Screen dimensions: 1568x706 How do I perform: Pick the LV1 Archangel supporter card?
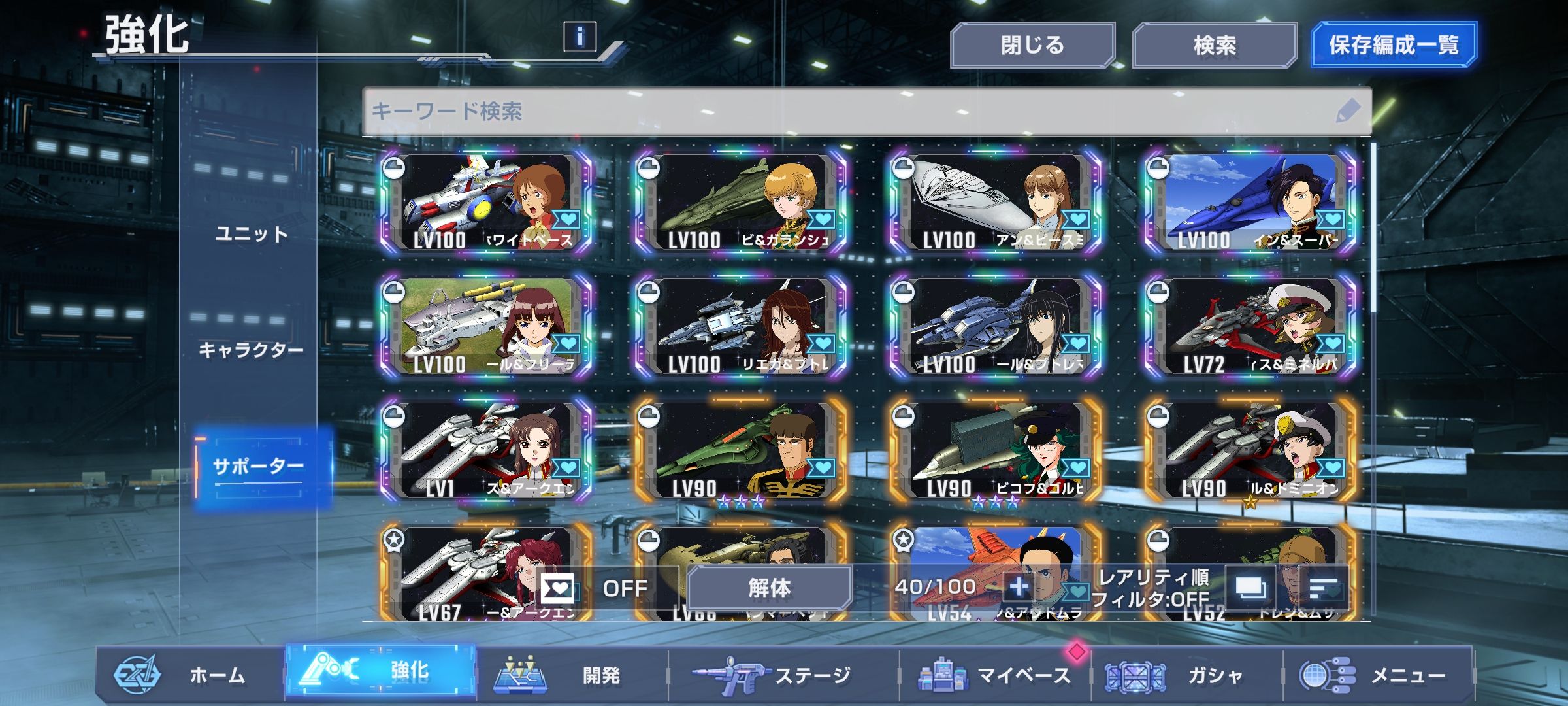point(487,451)
